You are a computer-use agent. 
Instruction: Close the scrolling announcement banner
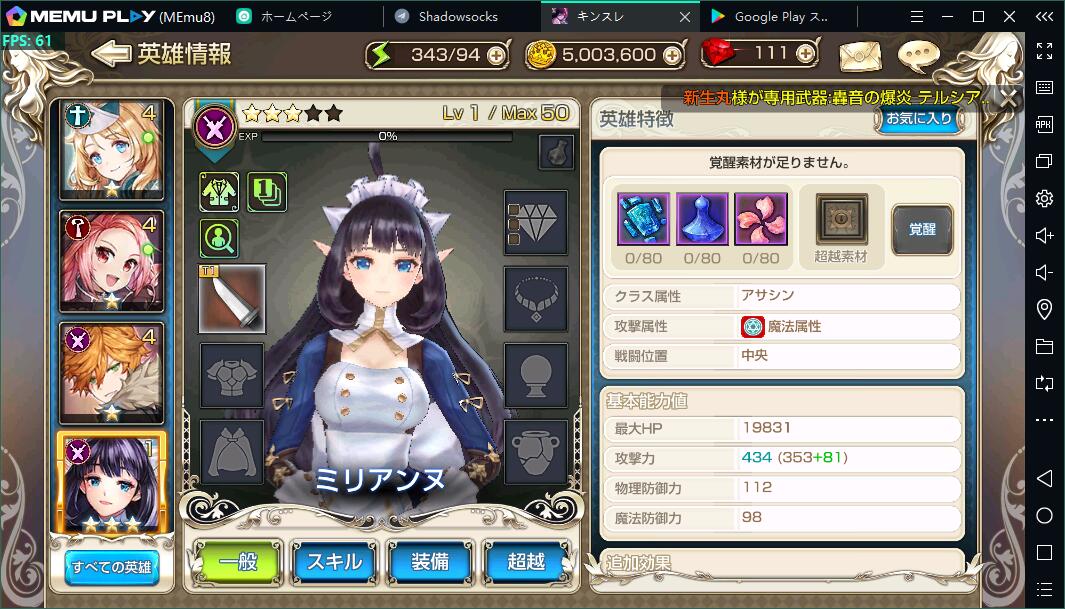(x=1009, y=98)
